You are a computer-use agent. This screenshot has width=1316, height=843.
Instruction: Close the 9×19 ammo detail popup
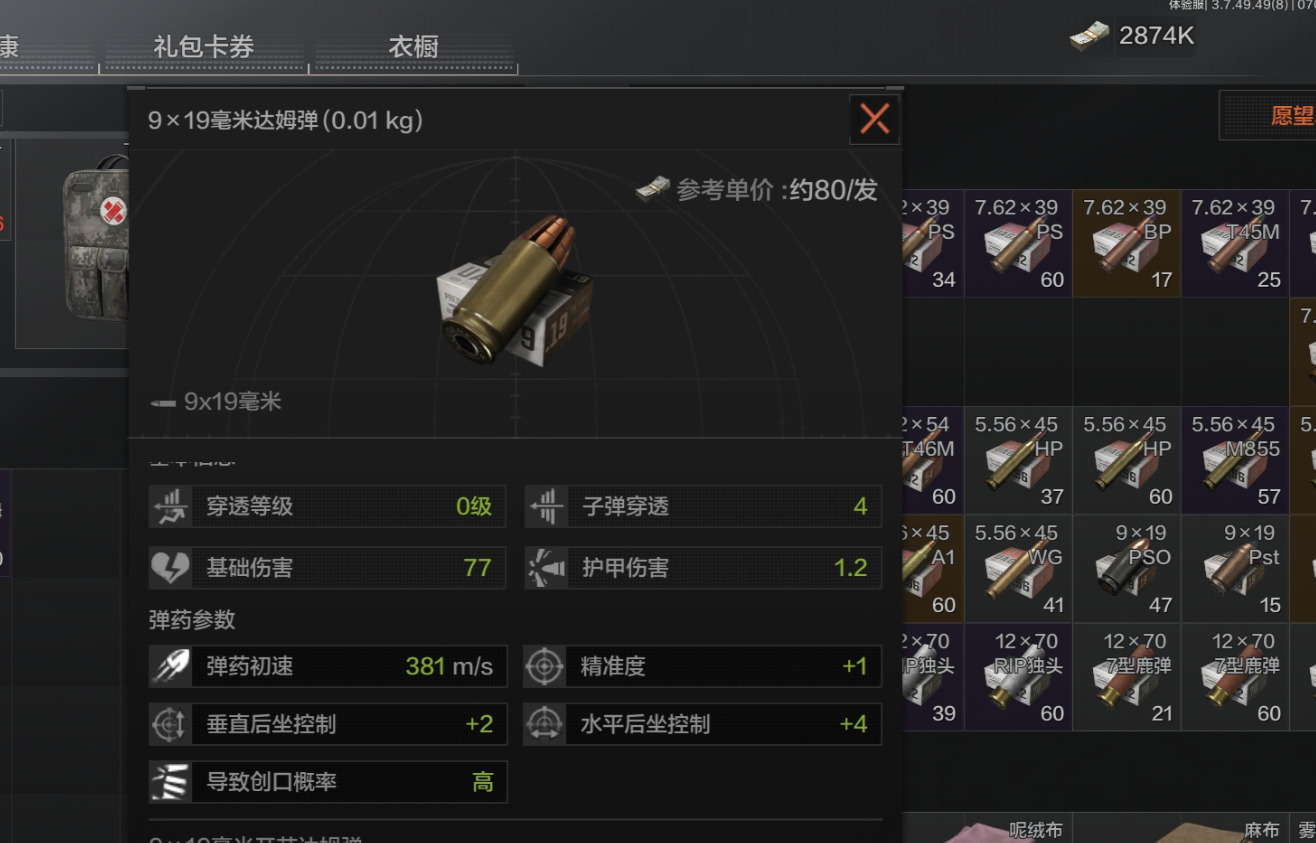(x=874, y=120)
